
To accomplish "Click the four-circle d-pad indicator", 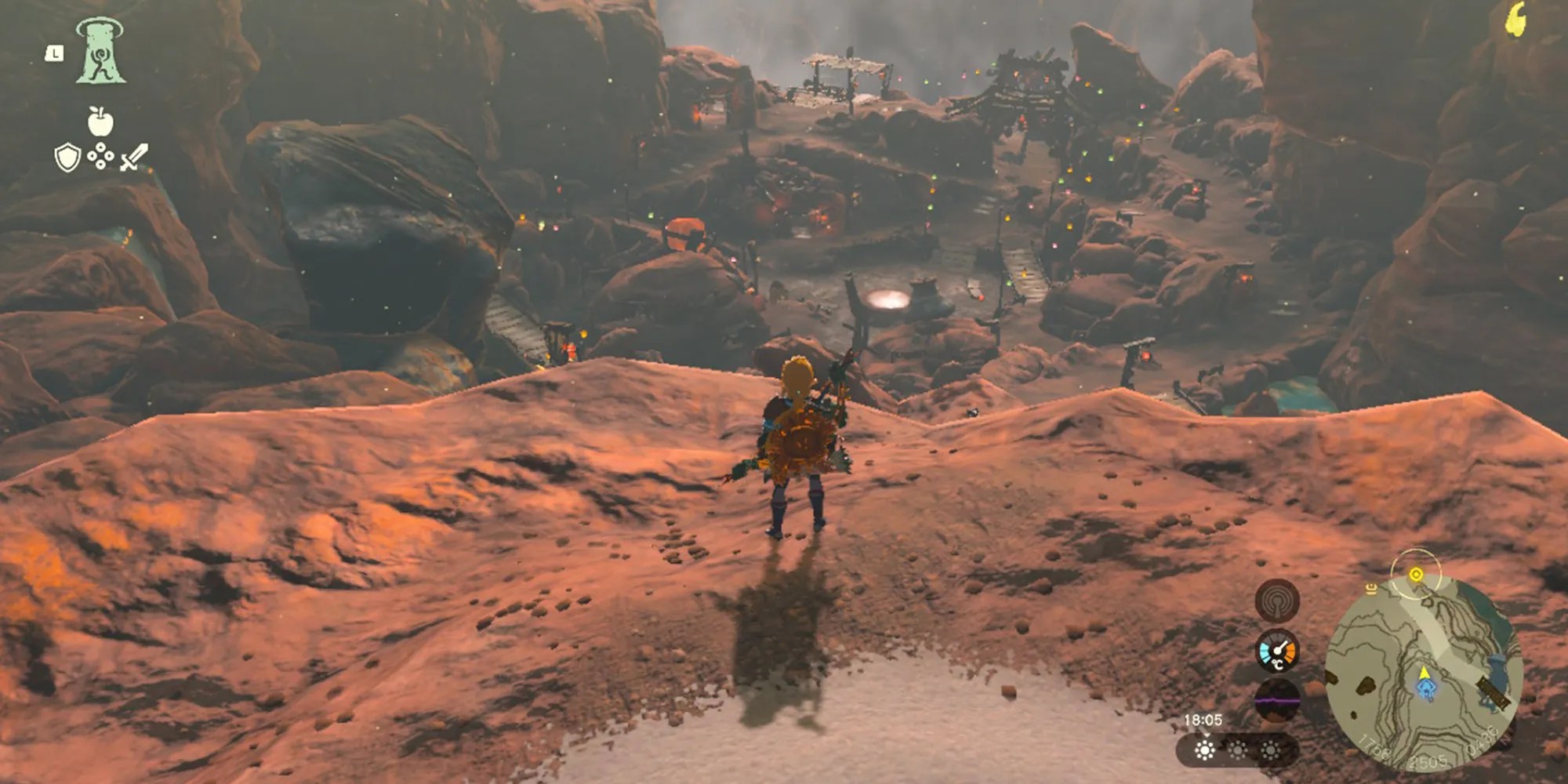I will [100, 158].
